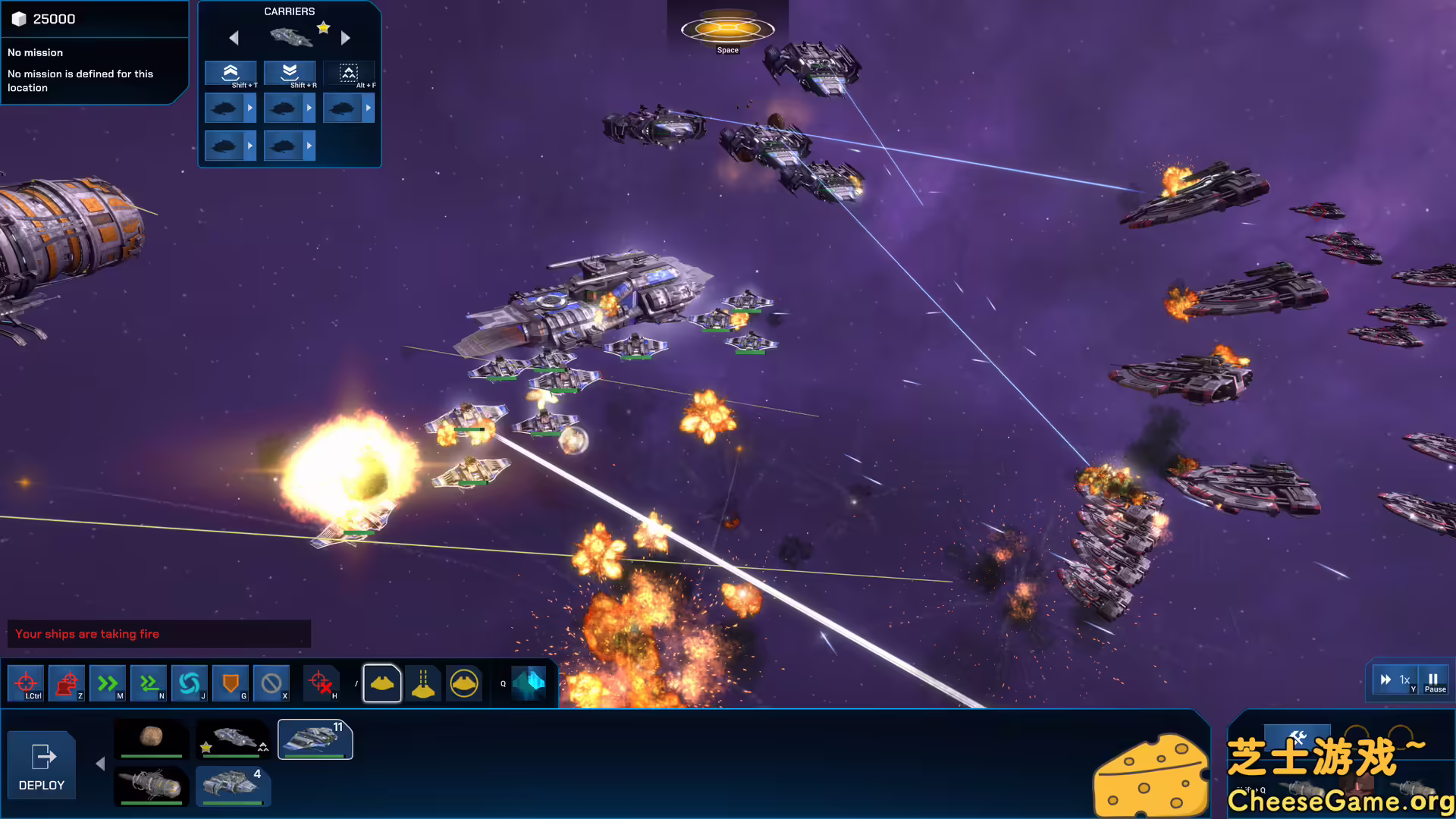Click the cancel-attack crosshair icon (H)

(322, 682)
